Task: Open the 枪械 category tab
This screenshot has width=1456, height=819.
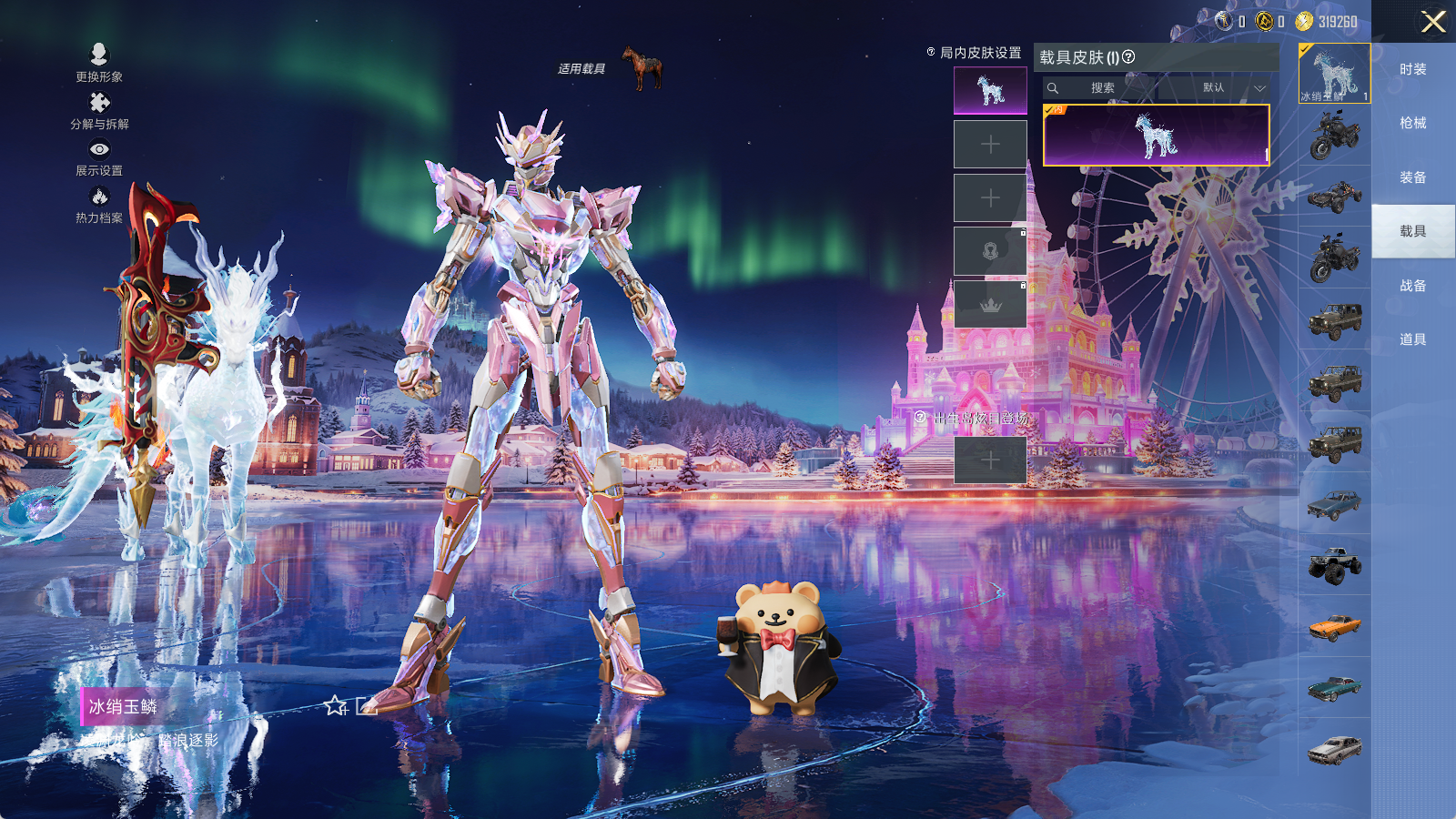Action: [x=1412, y=123]
